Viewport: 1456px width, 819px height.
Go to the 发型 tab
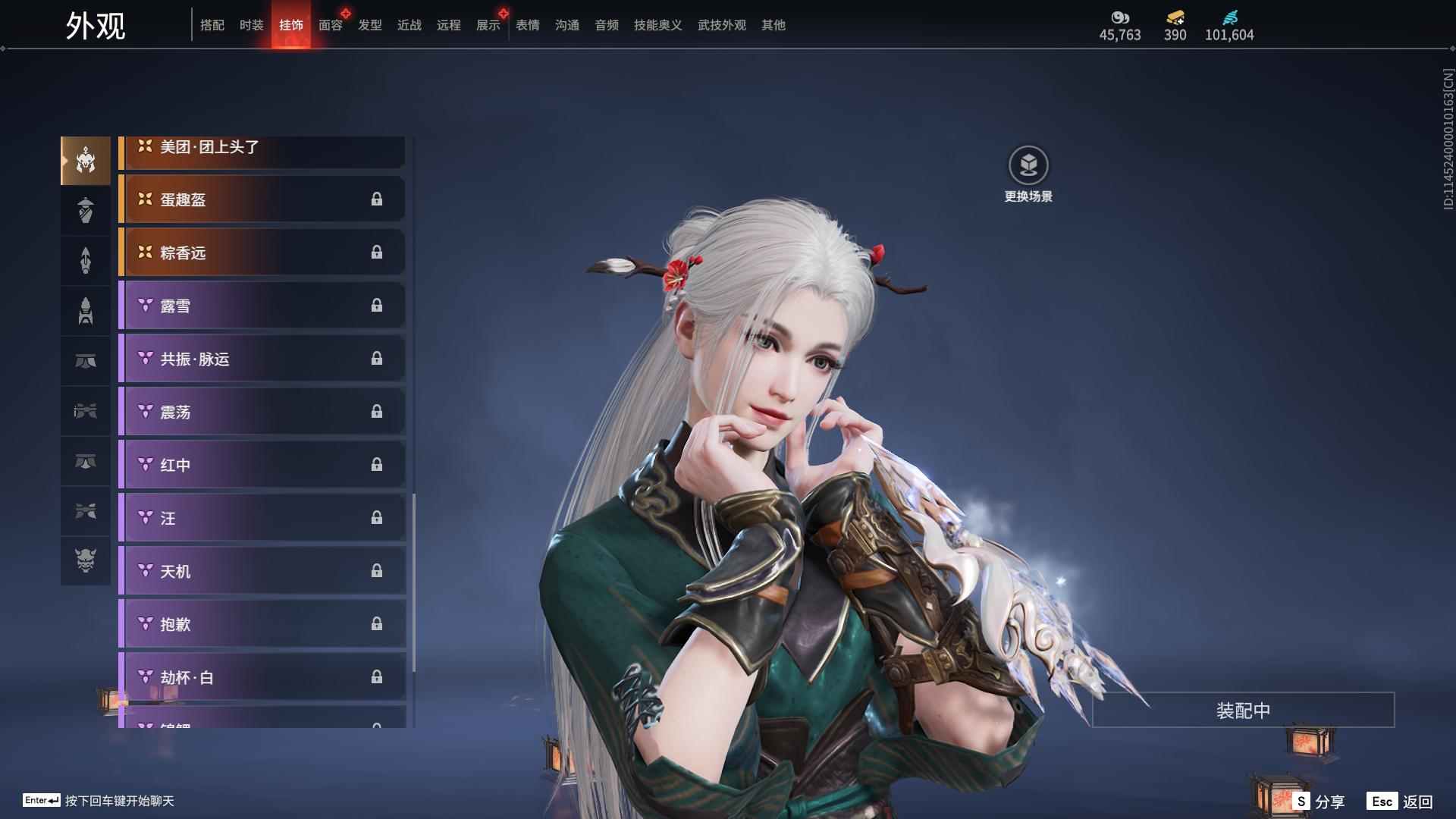click(370, 25)
